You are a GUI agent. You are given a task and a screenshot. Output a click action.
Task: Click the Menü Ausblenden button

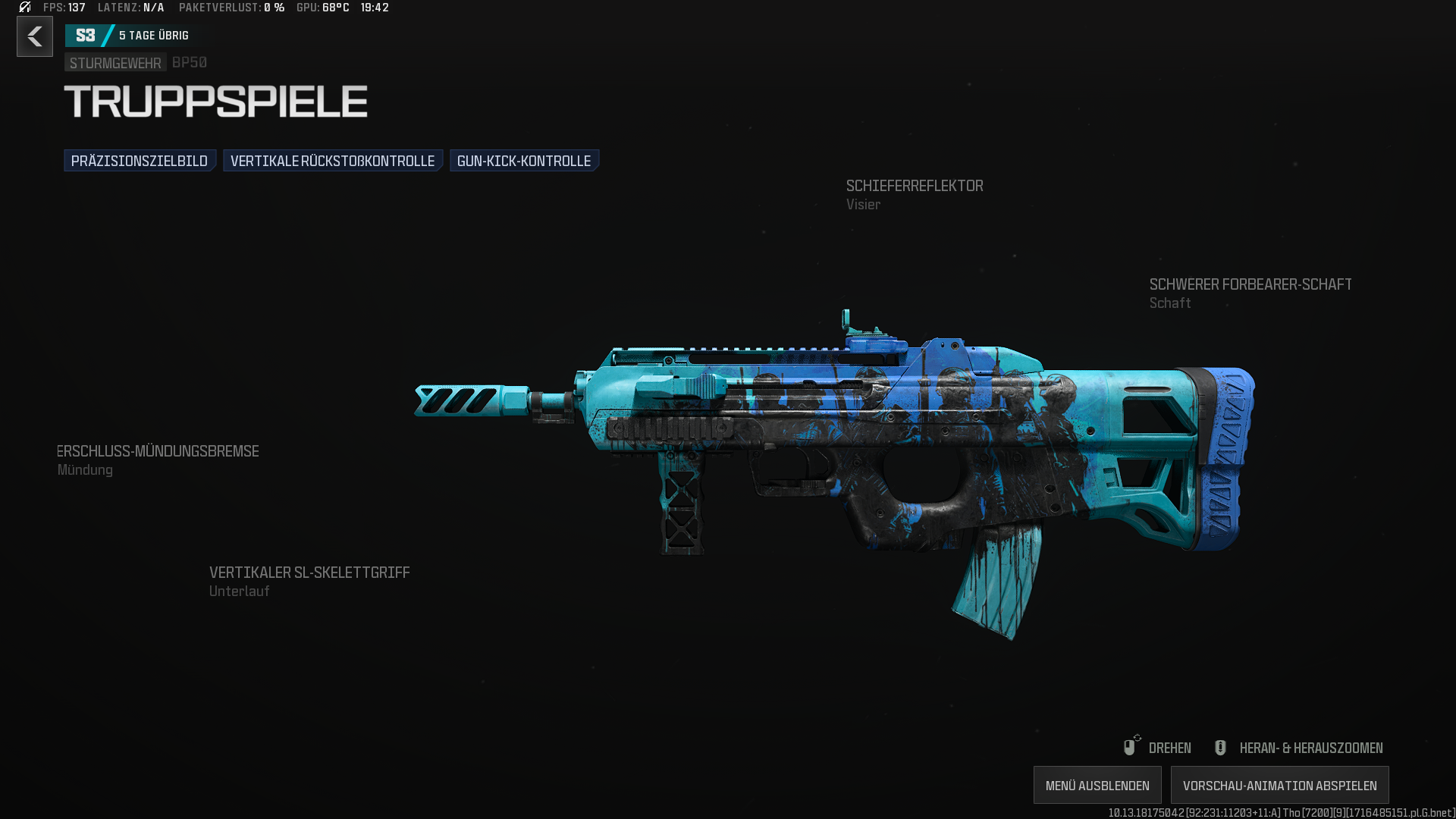(1097, 786)
